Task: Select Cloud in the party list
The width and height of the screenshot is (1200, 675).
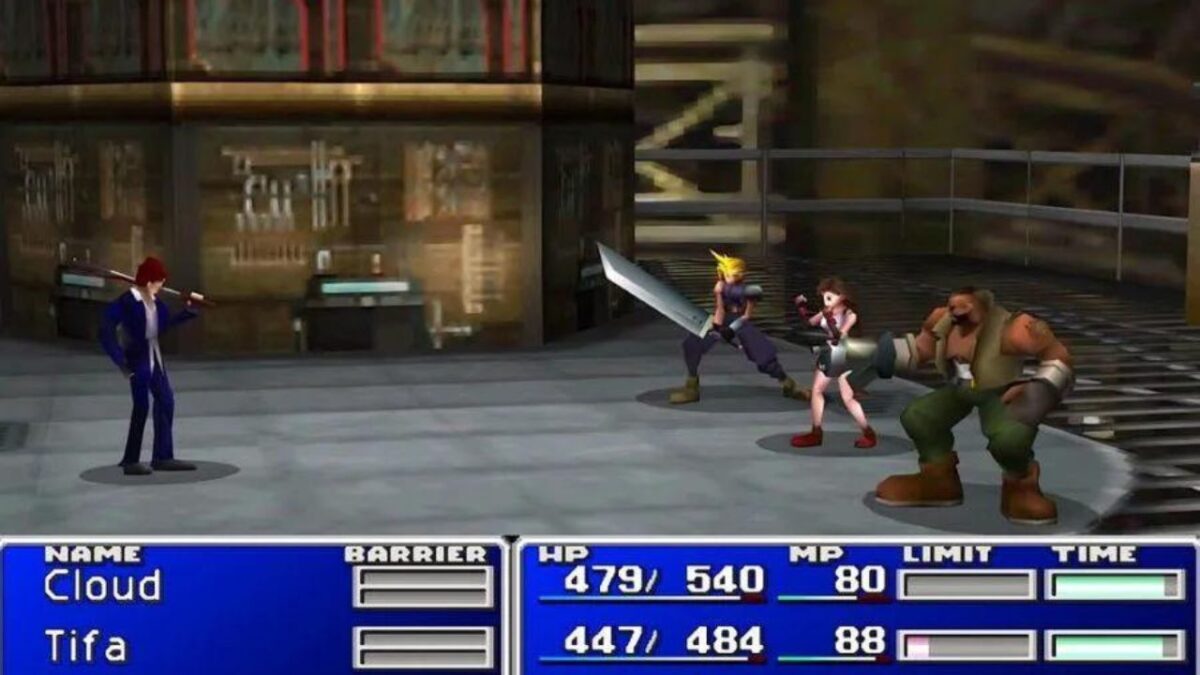Action: (102, 586)
